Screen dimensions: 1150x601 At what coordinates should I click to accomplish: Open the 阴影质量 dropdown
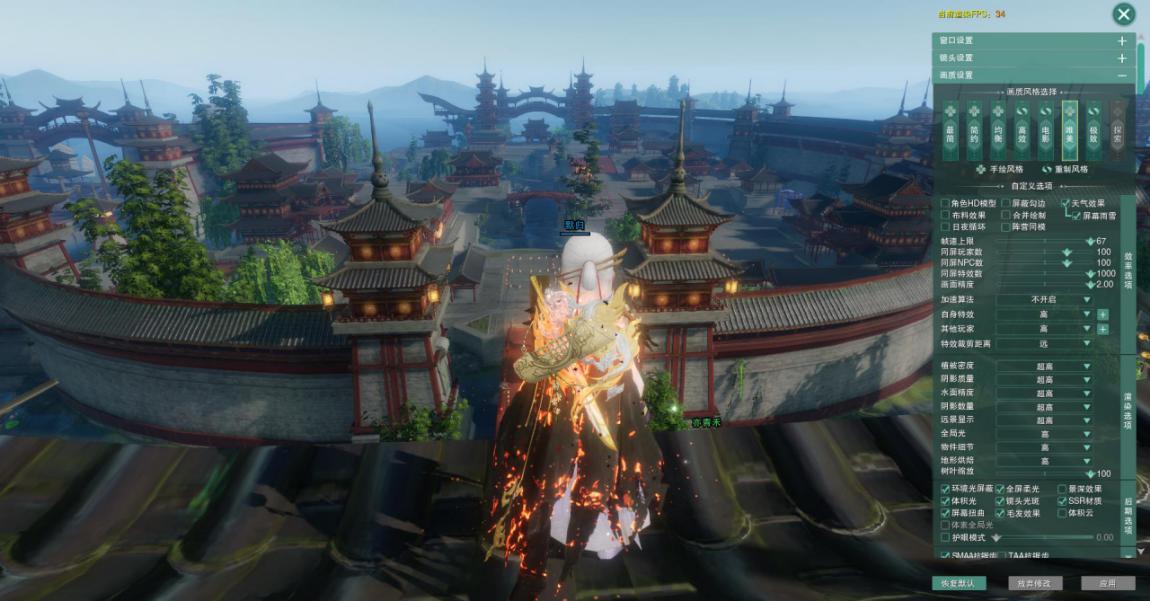pyautogui.click(x=1045, y=380)
